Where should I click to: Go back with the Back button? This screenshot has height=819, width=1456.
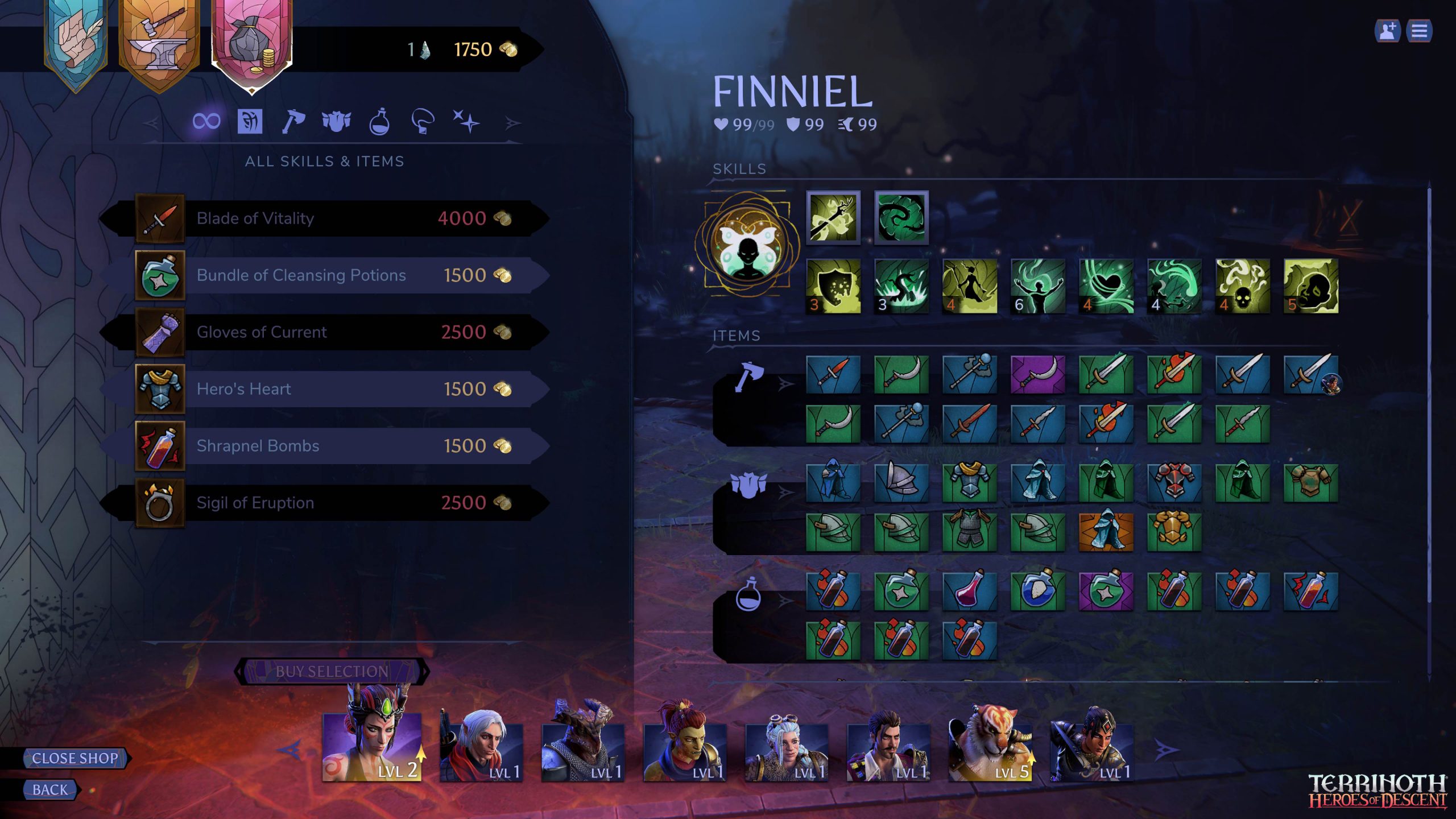point(50,790)
